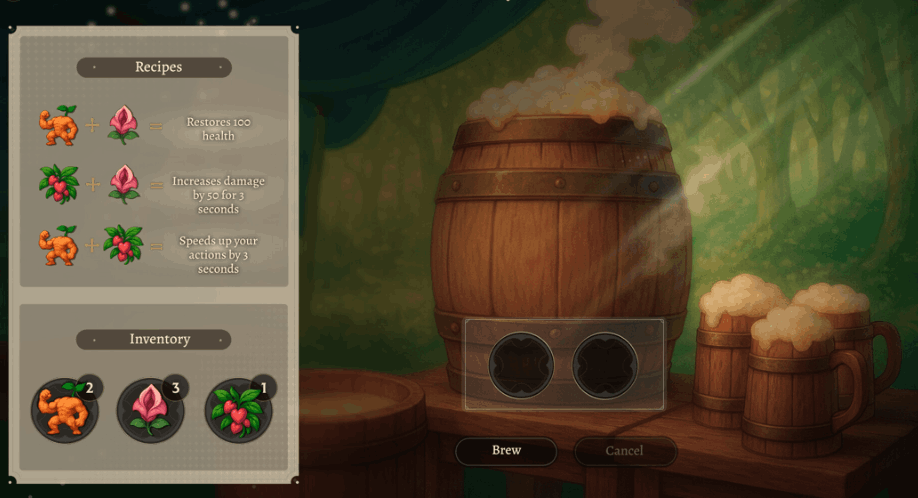This screenshot has width=918, height=498.
Task: Choose the red berries in inventory
Action: pyautogui.click(x=238, y=409)
